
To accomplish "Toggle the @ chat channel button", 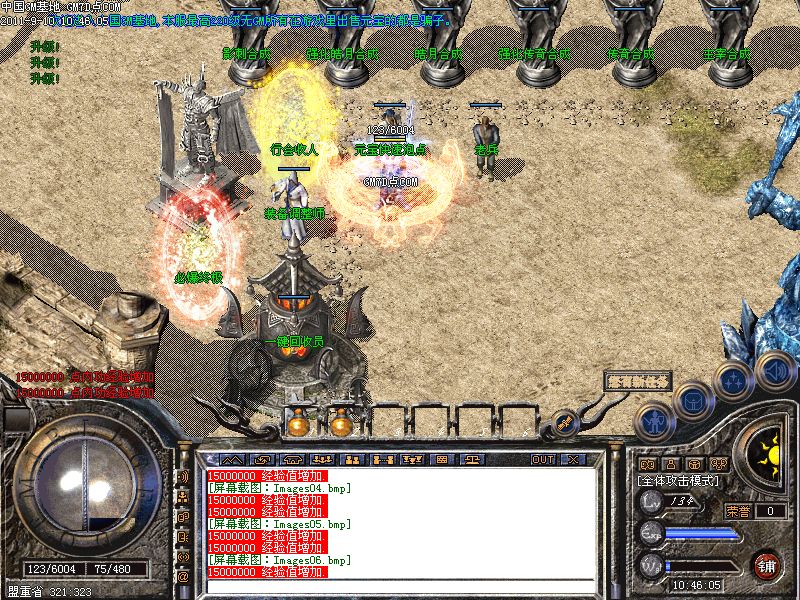I will pyautogui.click(x=184, y=577).
